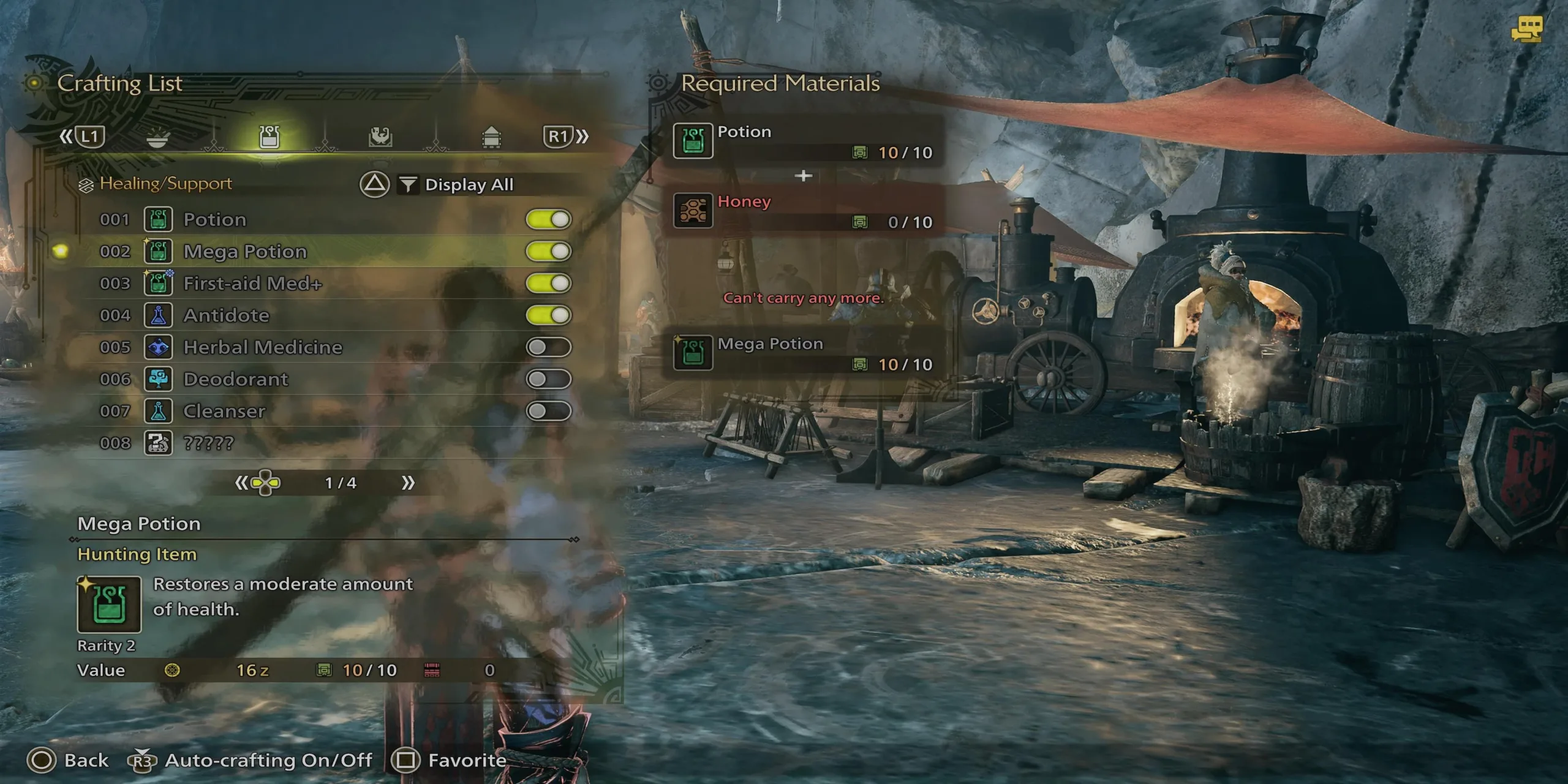This screenshot has height=784, width=1568.
Task: Select the trap crafting tab
Action: [x=380, y=136]
